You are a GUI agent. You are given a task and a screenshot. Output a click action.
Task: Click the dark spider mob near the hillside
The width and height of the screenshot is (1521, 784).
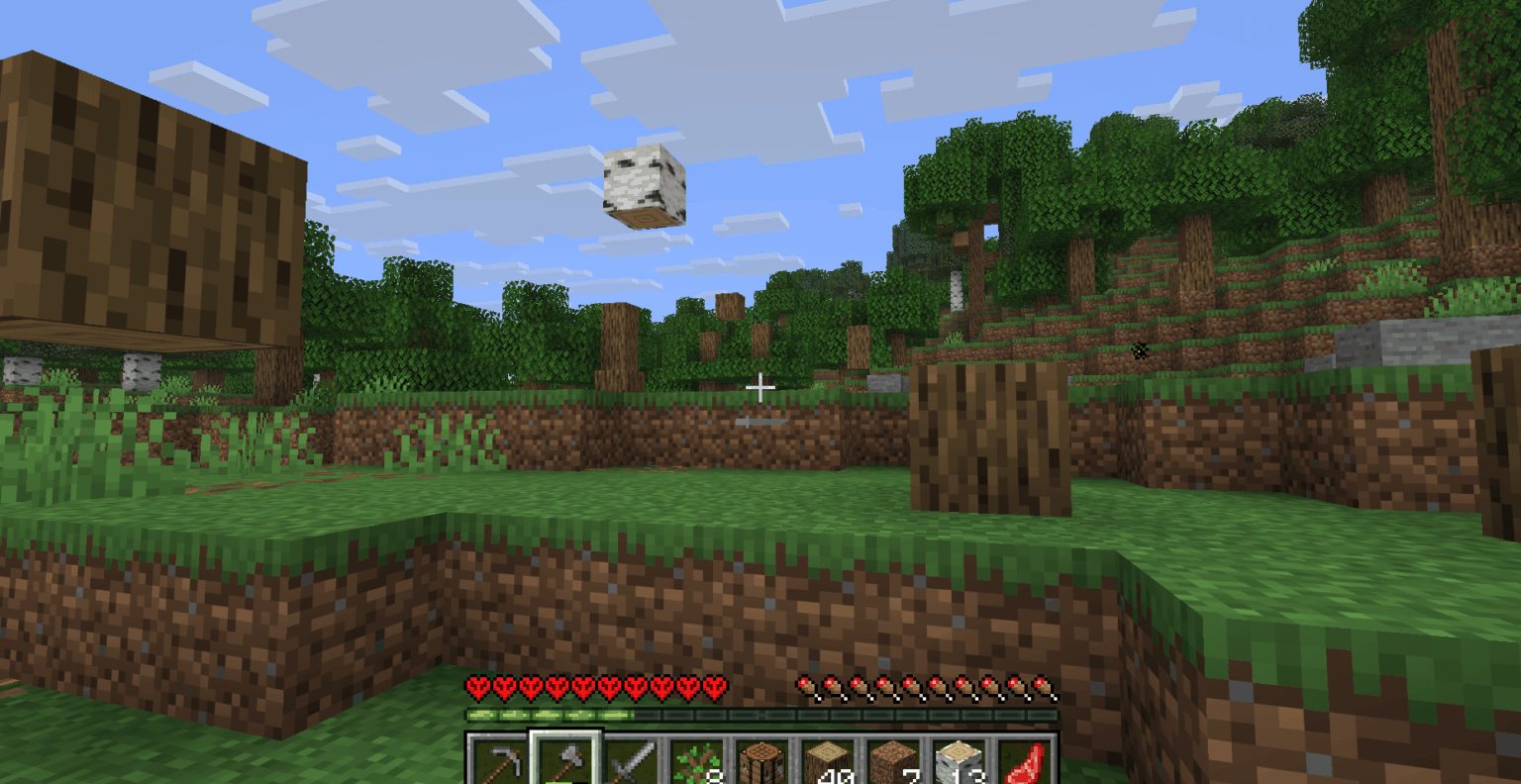point(1139,348)
